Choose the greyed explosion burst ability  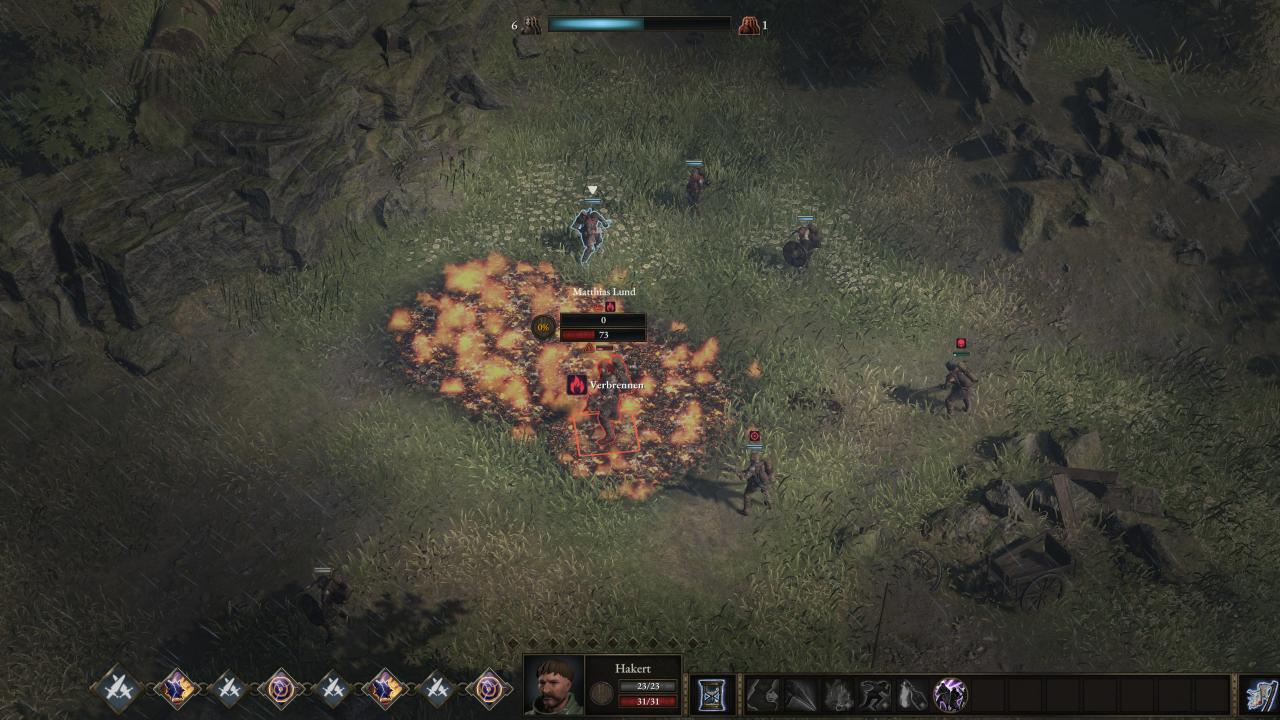pyautogui.click(x=838, y=694)
